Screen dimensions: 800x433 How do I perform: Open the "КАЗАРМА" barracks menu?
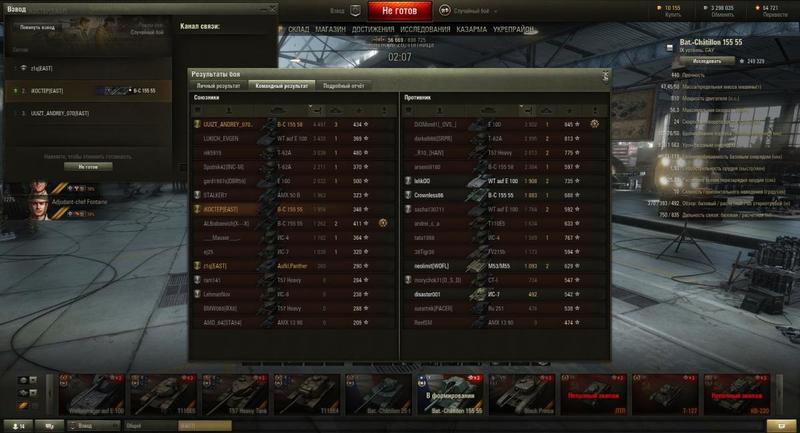[473, 30]
